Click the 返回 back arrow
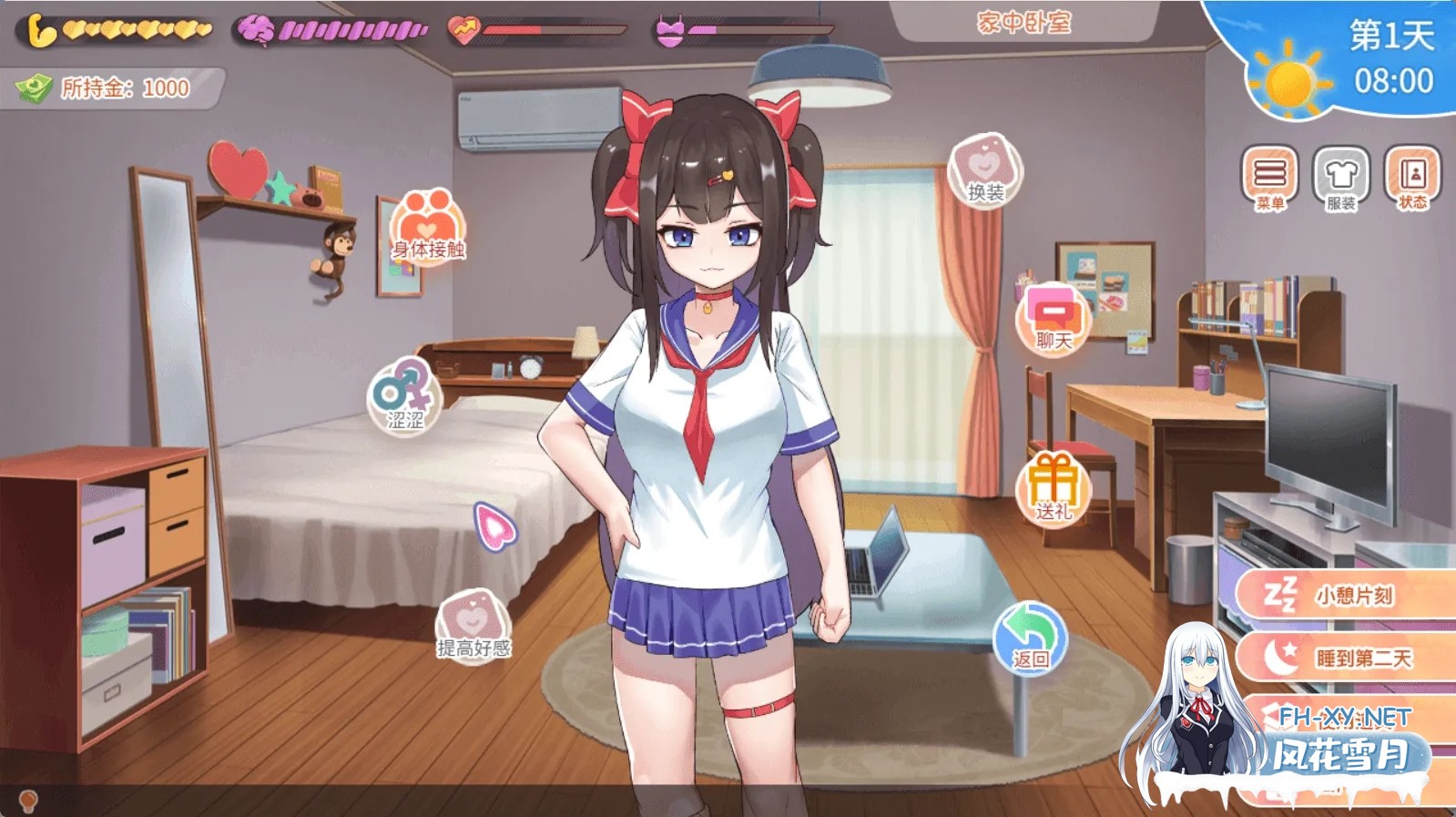Screen dimensions: 1456x817 (1030, 638)
